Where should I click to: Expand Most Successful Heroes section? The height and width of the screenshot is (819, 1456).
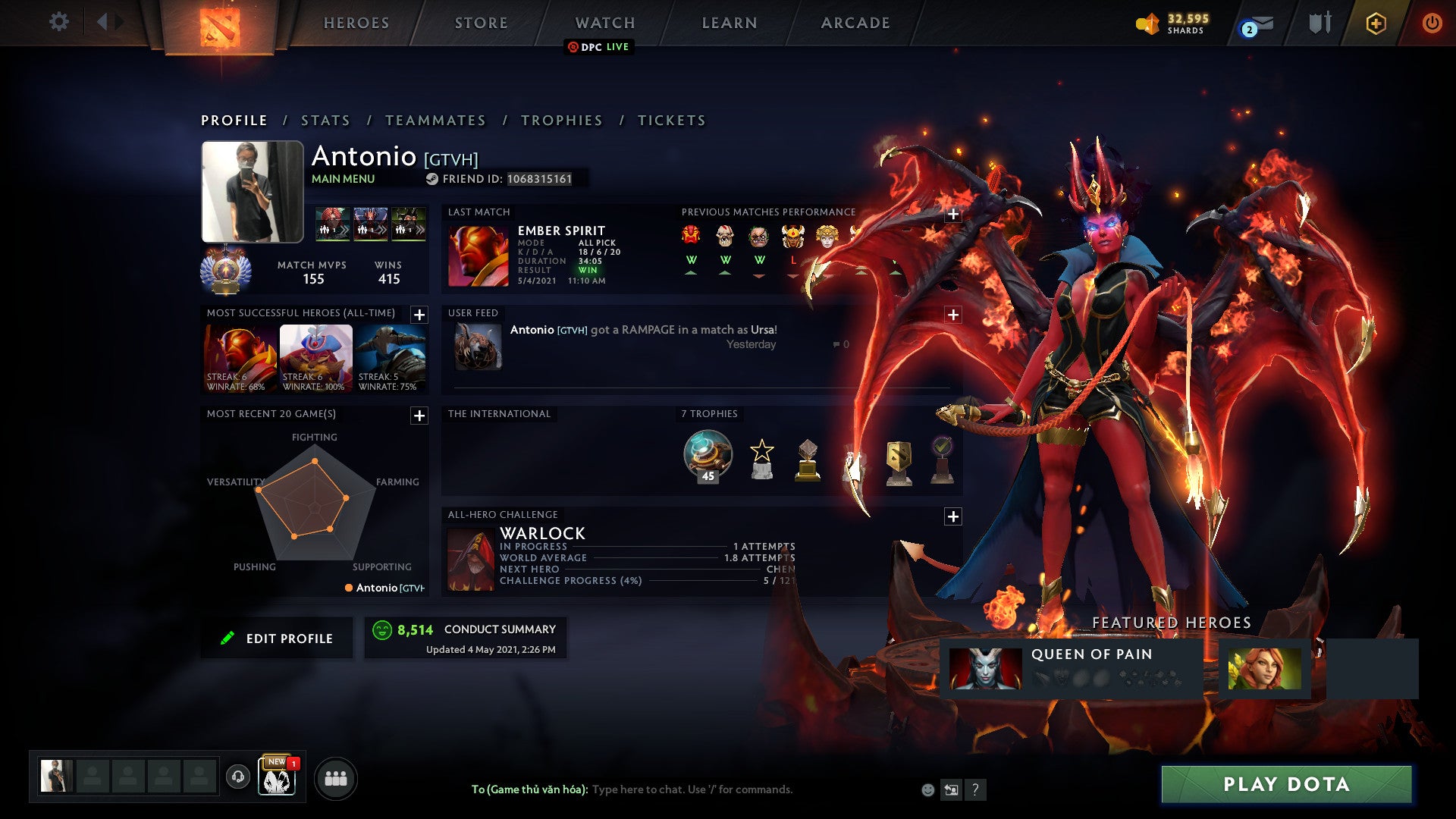[x=419, y=315]
